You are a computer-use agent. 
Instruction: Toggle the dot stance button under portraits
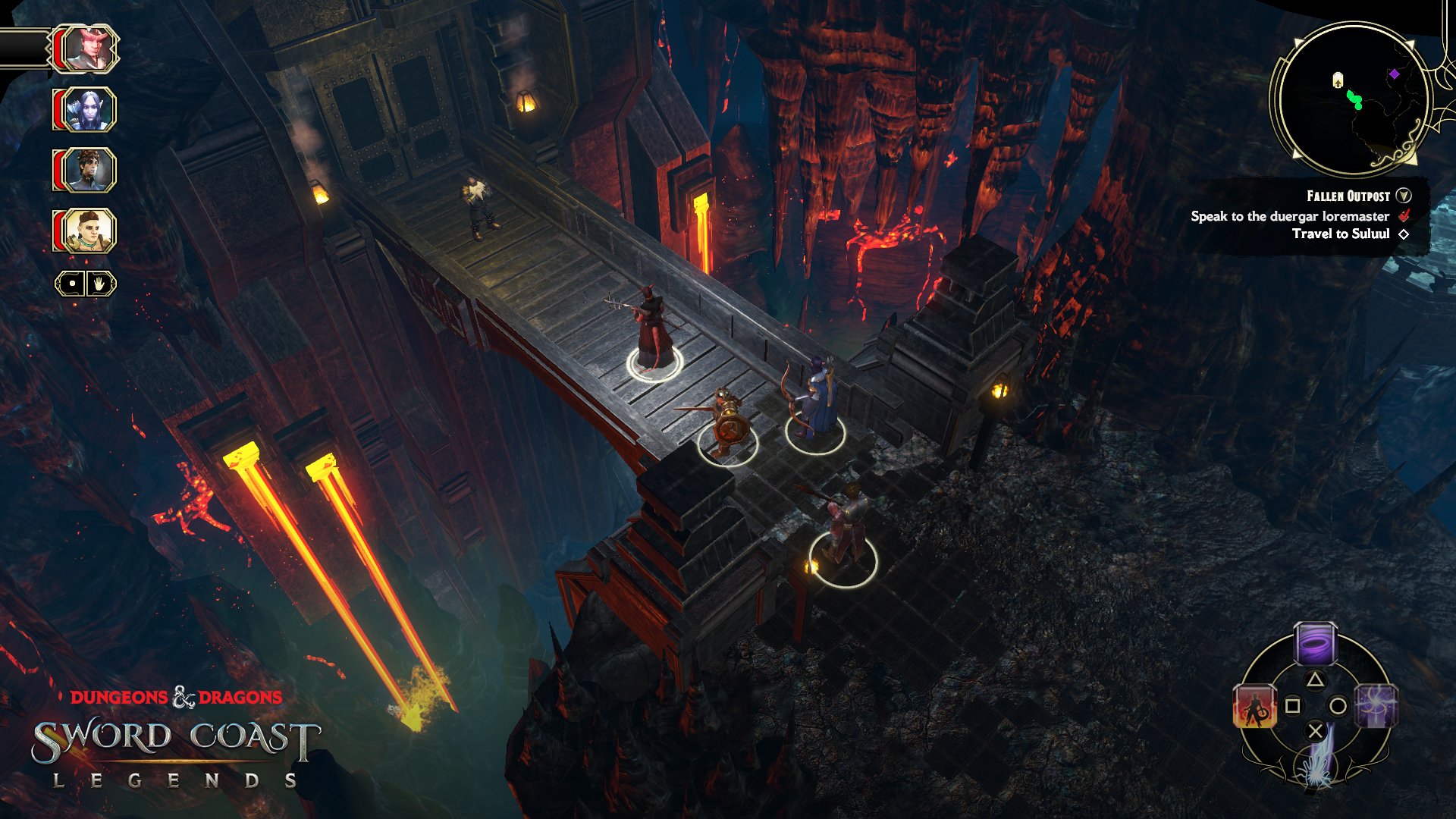point(72,284)
